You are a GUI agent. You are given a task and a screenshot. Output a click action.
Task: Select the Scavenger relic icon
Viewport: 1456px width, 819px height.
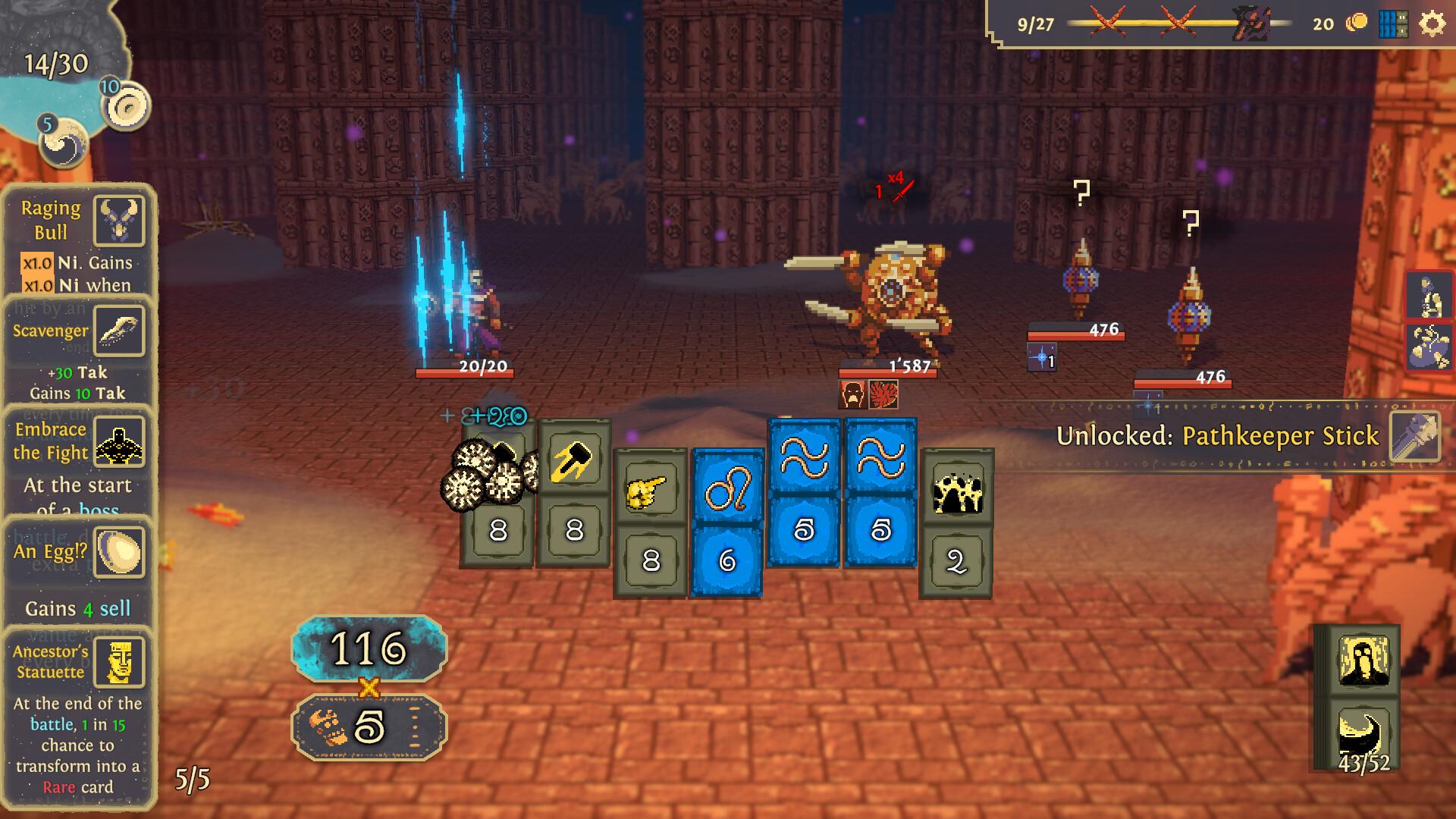[x=119, y=331]
